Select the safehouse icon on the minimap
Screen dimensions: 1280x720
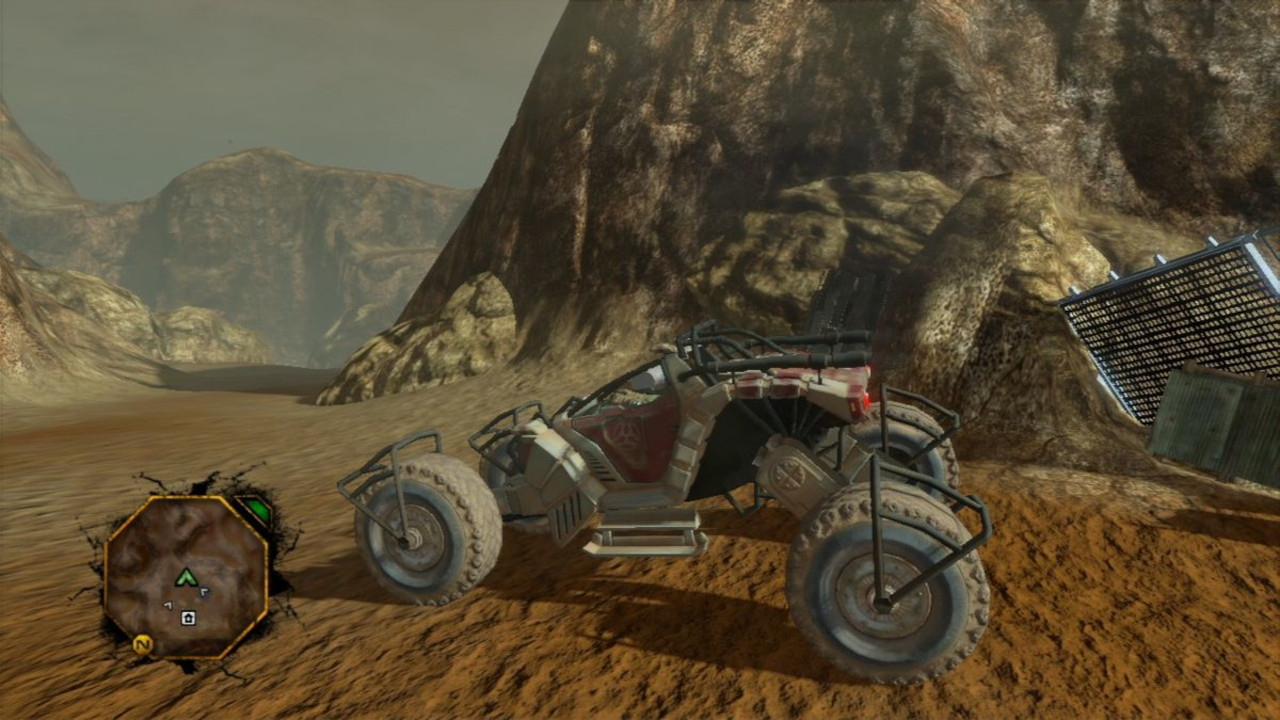pos(188,618)
